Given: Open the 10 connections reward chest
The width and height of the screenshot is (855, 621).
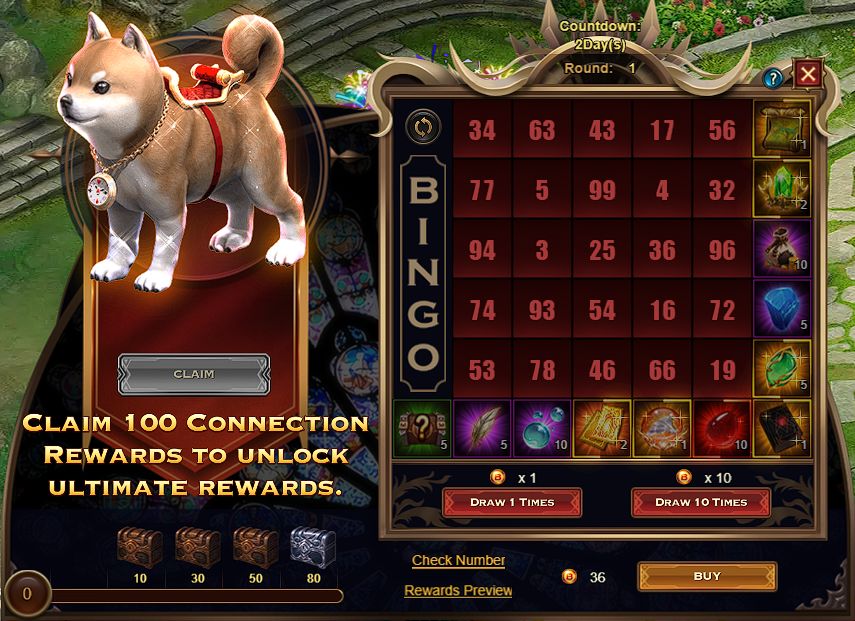Looking at the screenshot, I should (139, 548).
